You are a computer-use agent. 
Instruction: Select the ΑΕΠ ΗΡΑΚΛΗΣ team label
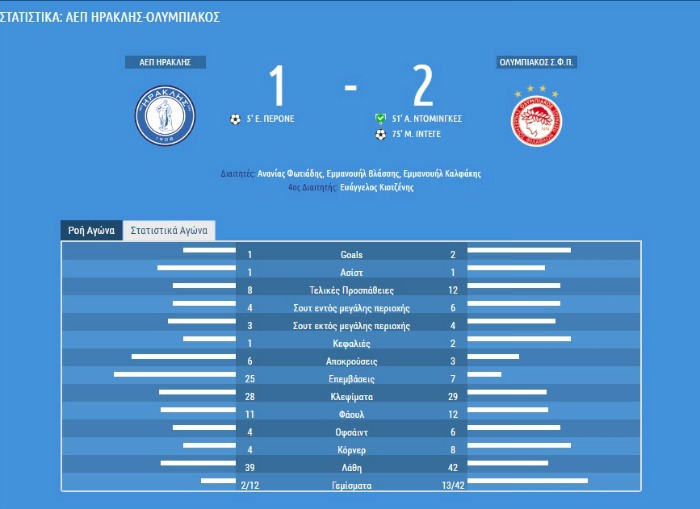pyautogui.click(x=165, y=62)
